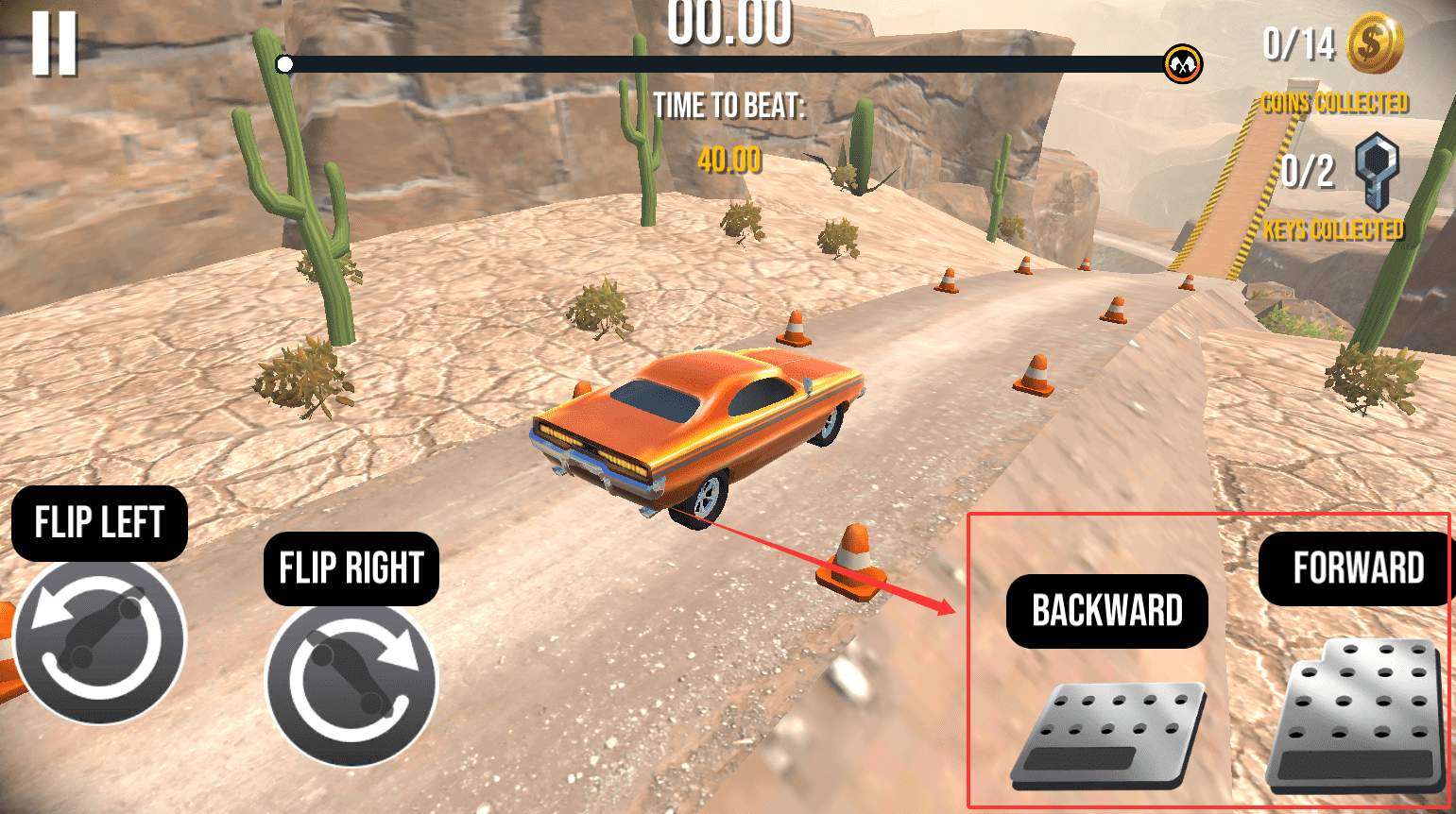Click the yellow 40.00 target time text
The image size is (1456, 814).
pyautogui.click(x=728, y=160)
